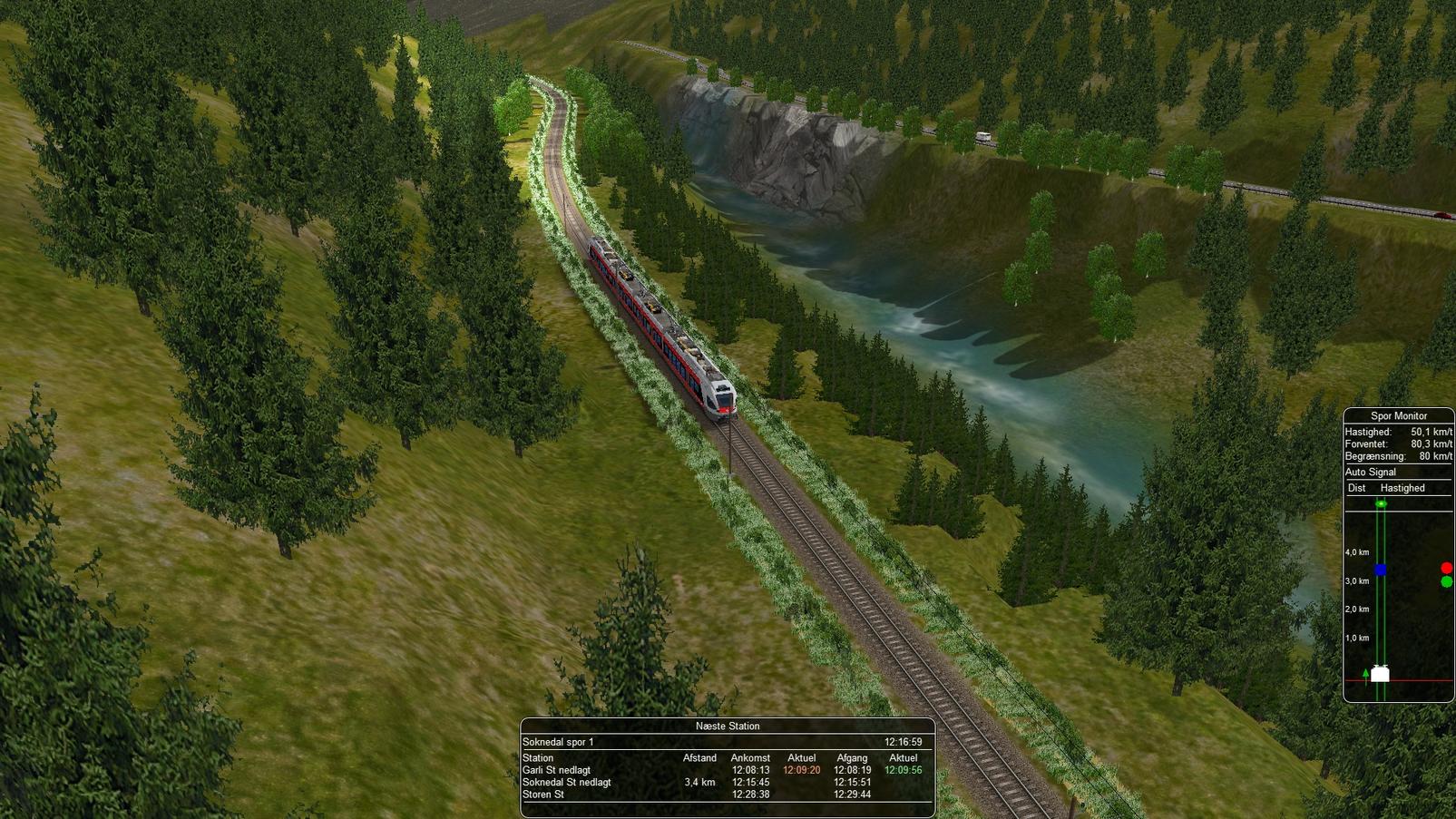Click the blue station marker on track monitor
This screenshot has width=1456, height=819.
click(1380, 570)
